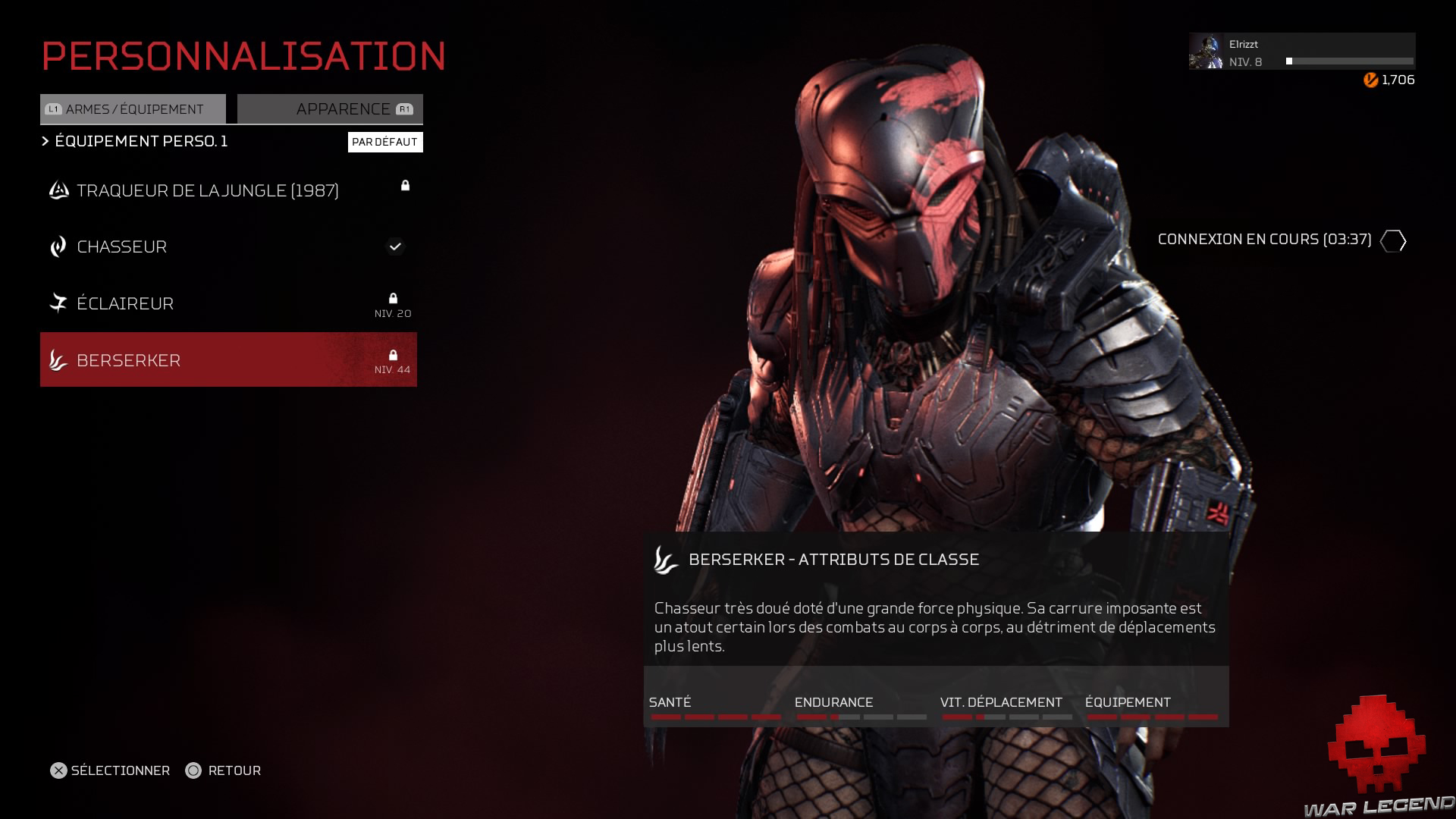Select the Berserker row highlighted in red
The width and height of the screenshot is (1456, 819).
coord(227,359)
